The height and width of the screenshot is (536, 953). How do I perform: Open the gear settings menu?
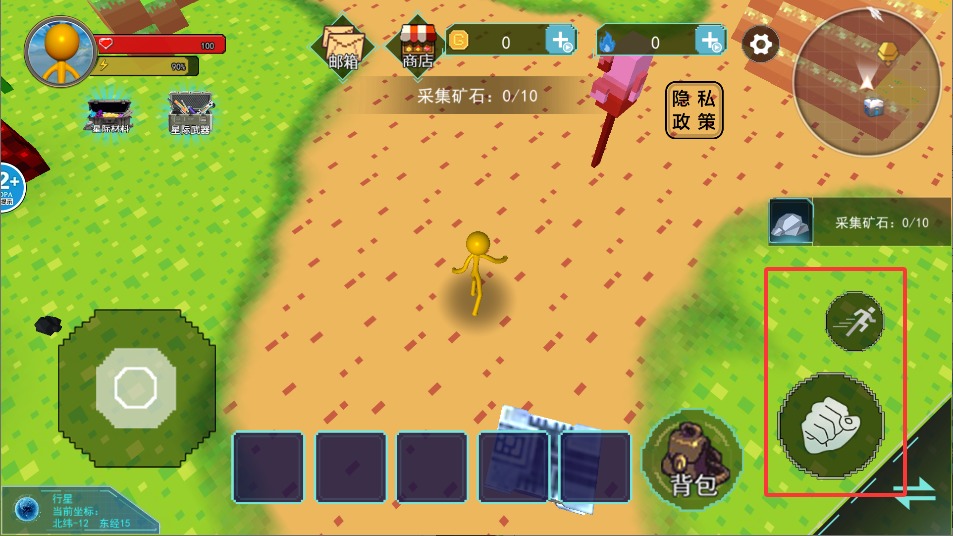[761, 44]
